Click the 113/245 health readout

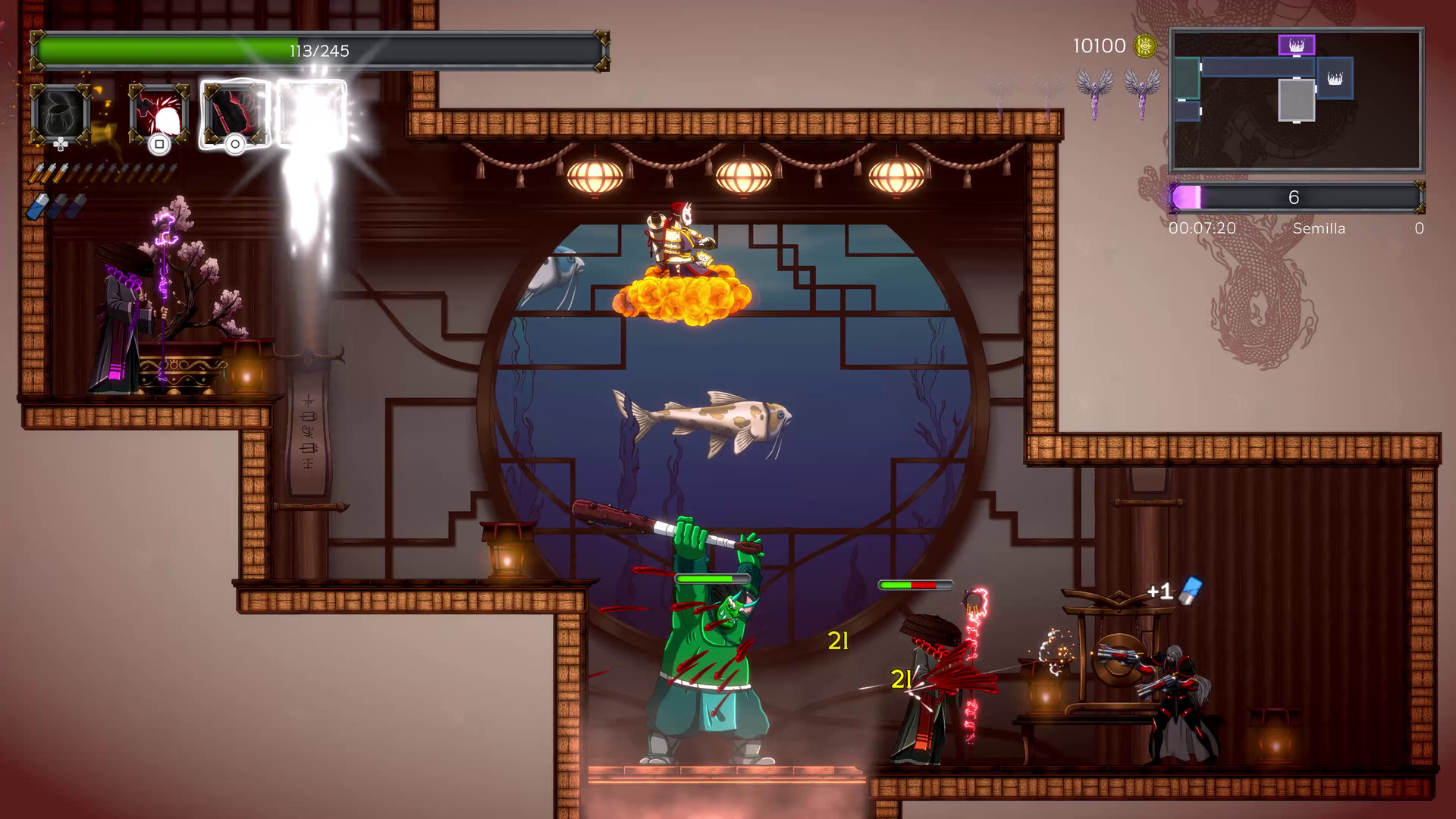318,51
